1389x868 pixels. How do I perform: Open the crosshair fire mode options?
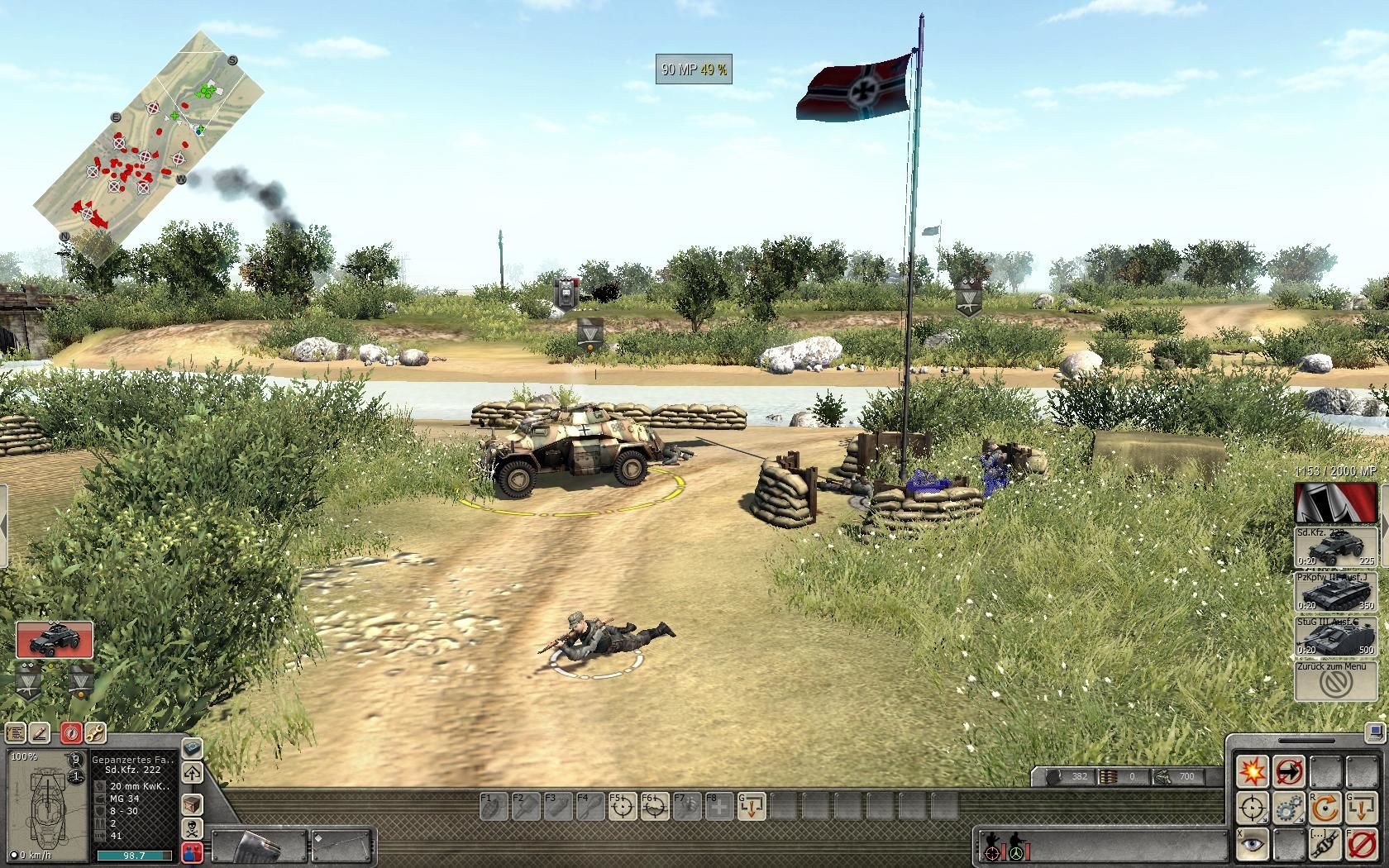coord(1253,808)
